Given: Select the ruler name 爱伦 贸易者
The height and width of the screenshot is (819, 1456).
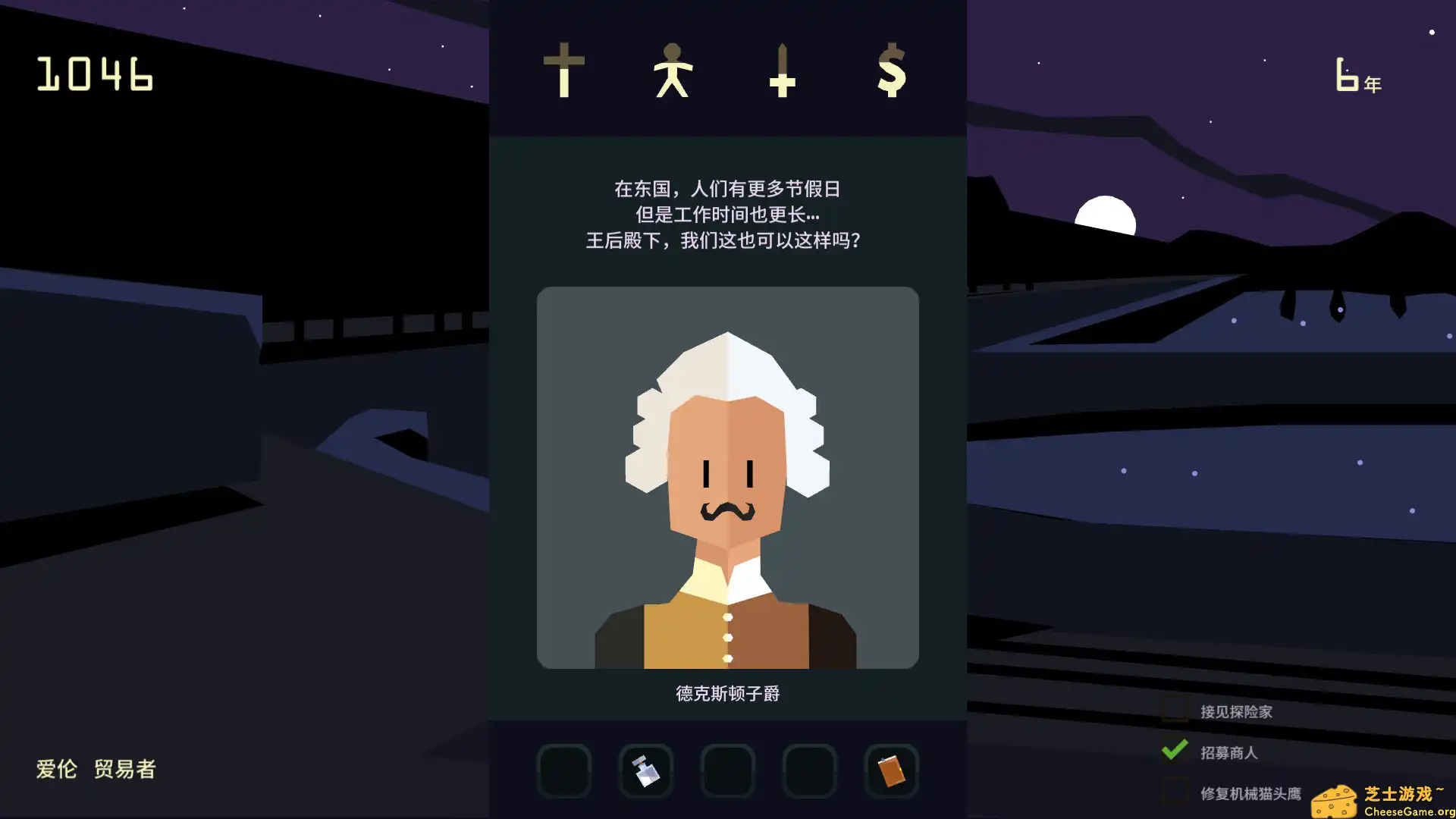Looking at the screenshot, I should [x=95, y=769].
